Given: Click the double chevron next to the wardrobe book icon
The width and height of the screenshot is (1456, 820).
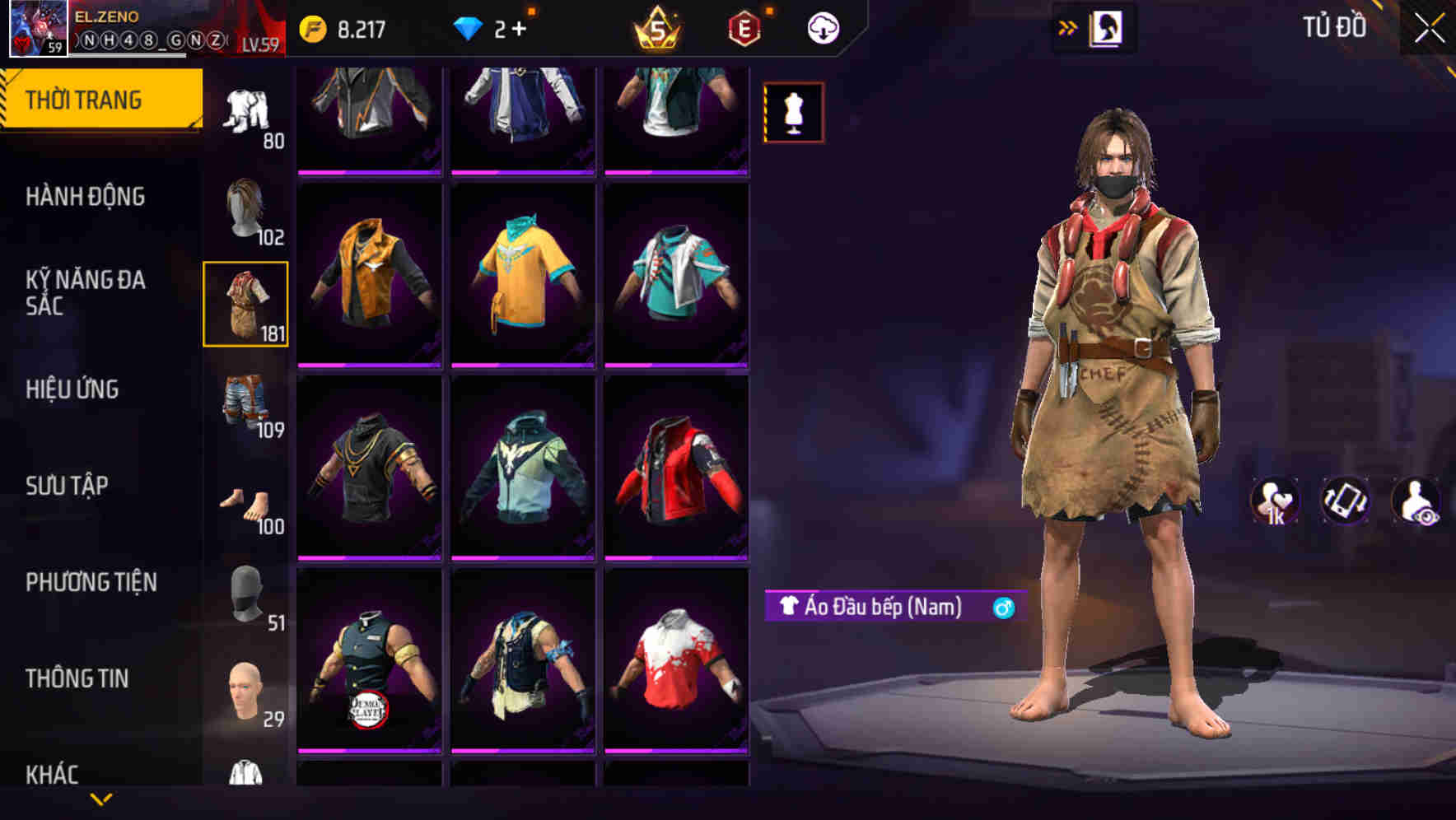Looking at the screenshot, I should [1067, 26].
